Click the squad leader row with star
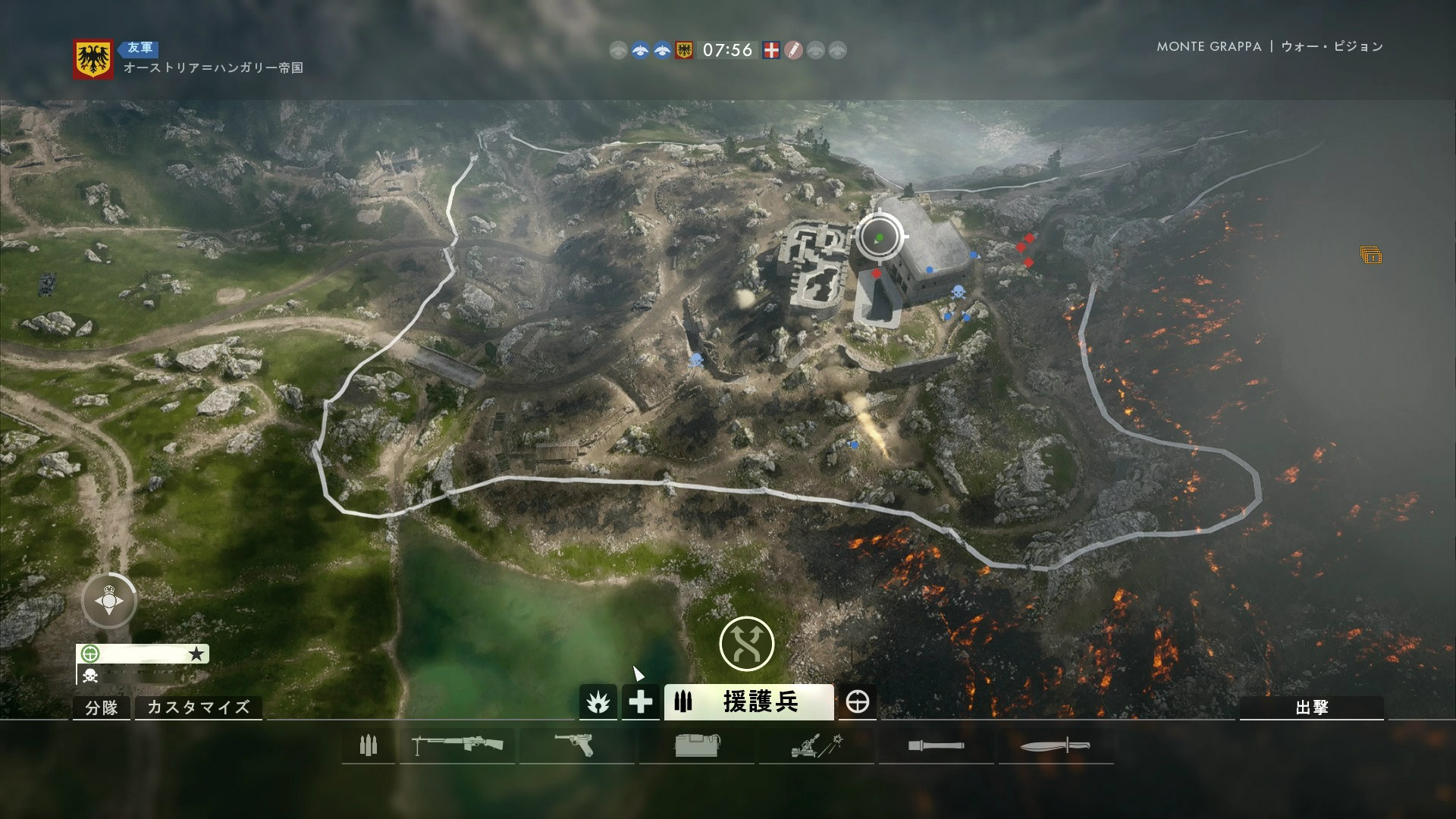Screen dimensions: 1456x819 click(x=143, y=654)
